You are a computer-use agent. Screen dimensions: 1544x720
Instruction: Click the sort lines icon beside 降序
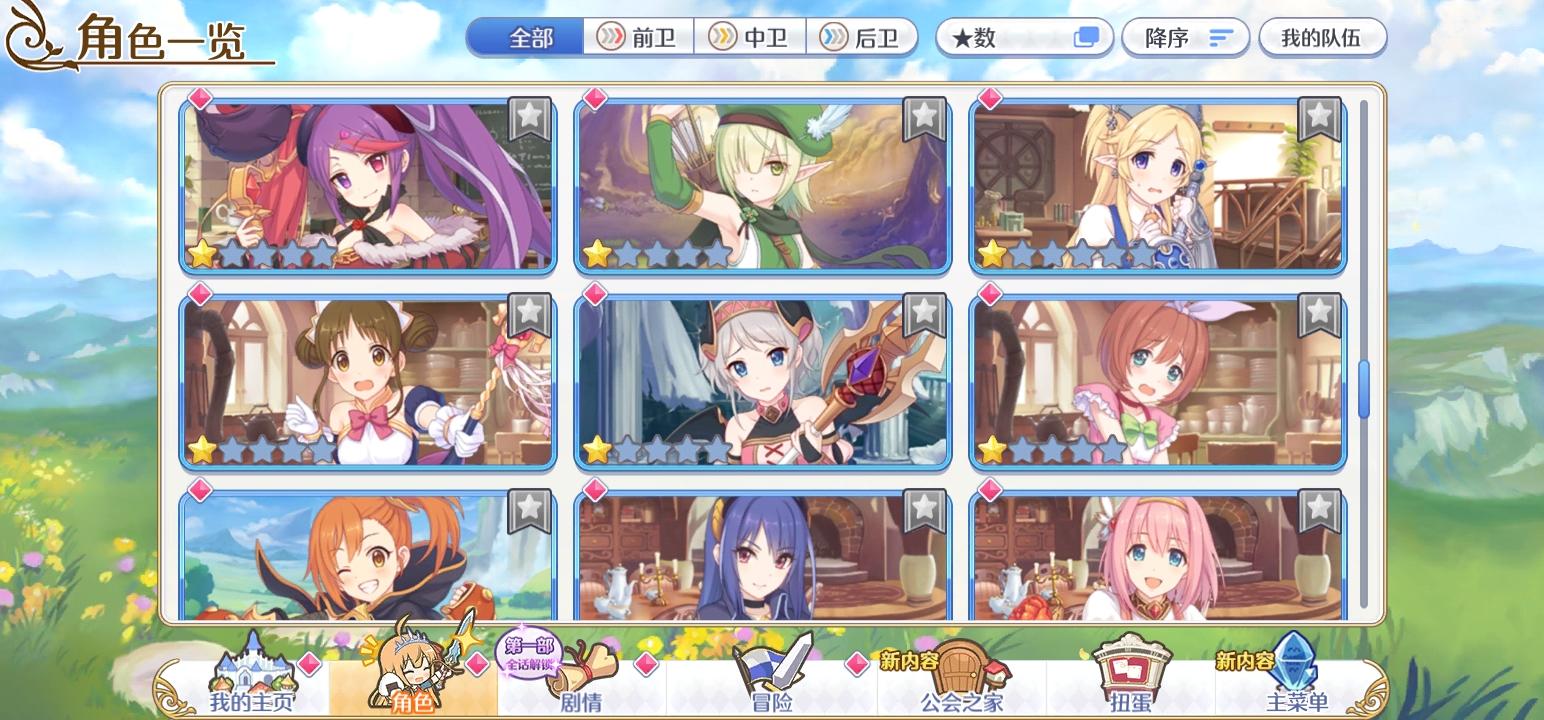[1219, 37]
